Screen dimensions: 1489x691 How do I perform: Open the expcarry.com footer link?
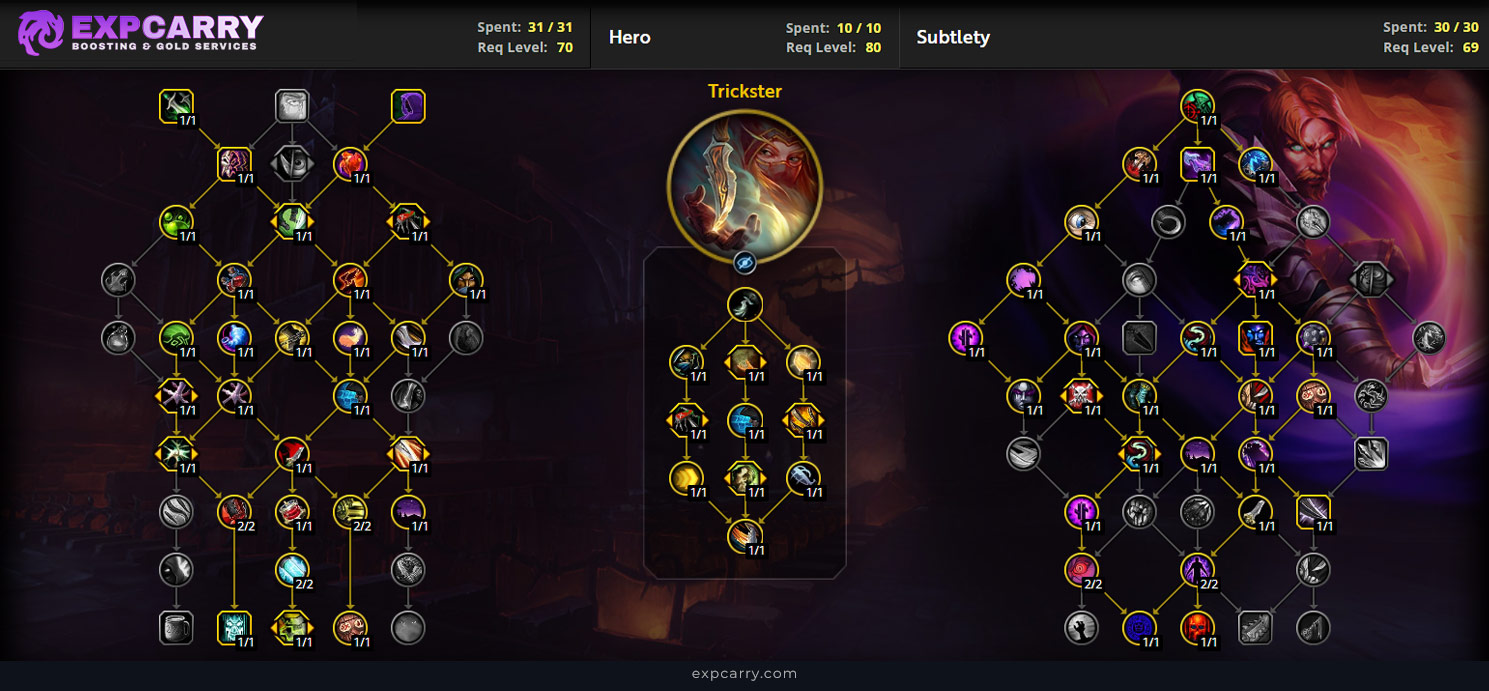(744, 673)
